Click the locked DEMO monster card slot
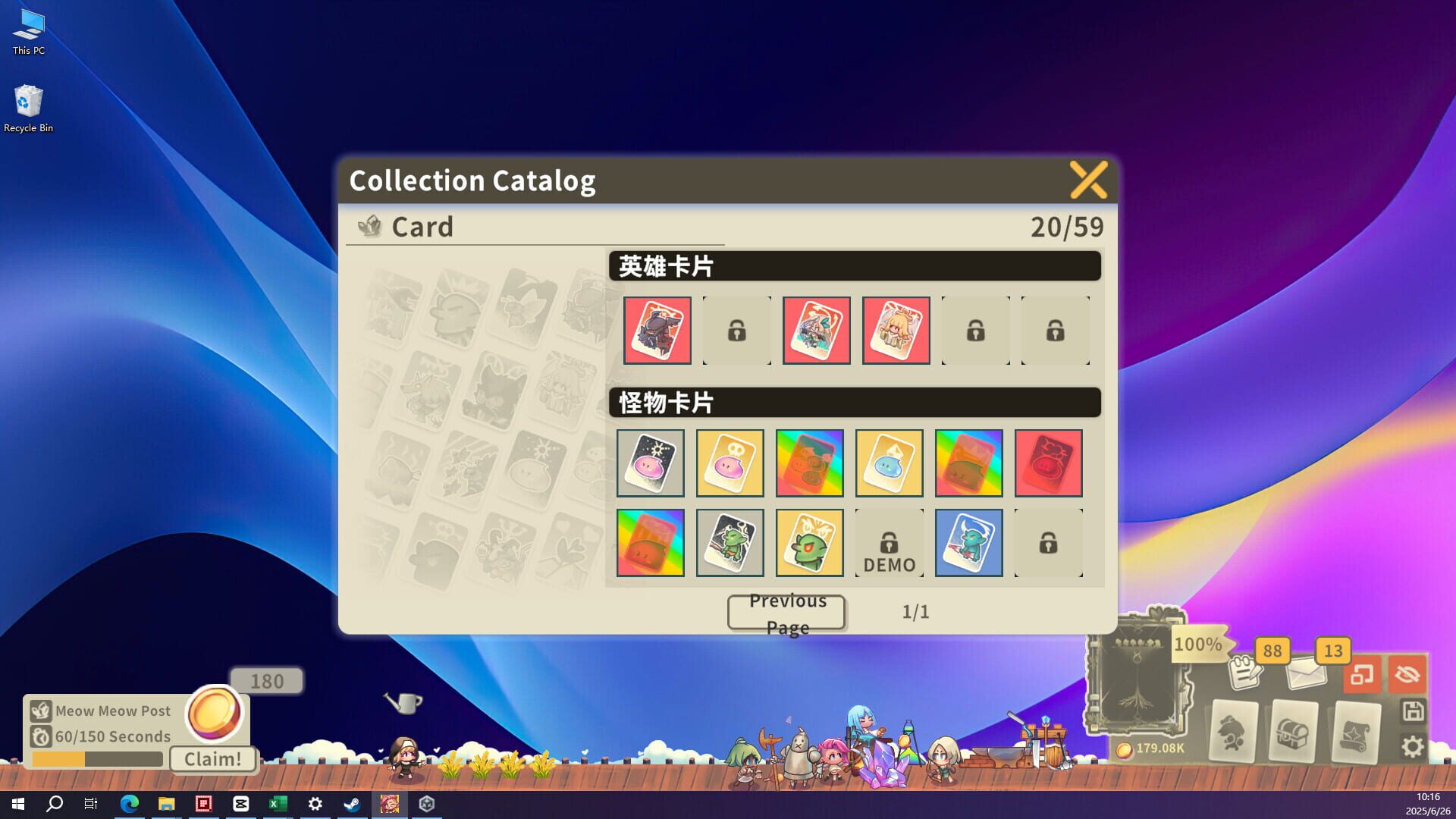The width and height of the screenshot is (1456, 819). click(x=889, y=542)
